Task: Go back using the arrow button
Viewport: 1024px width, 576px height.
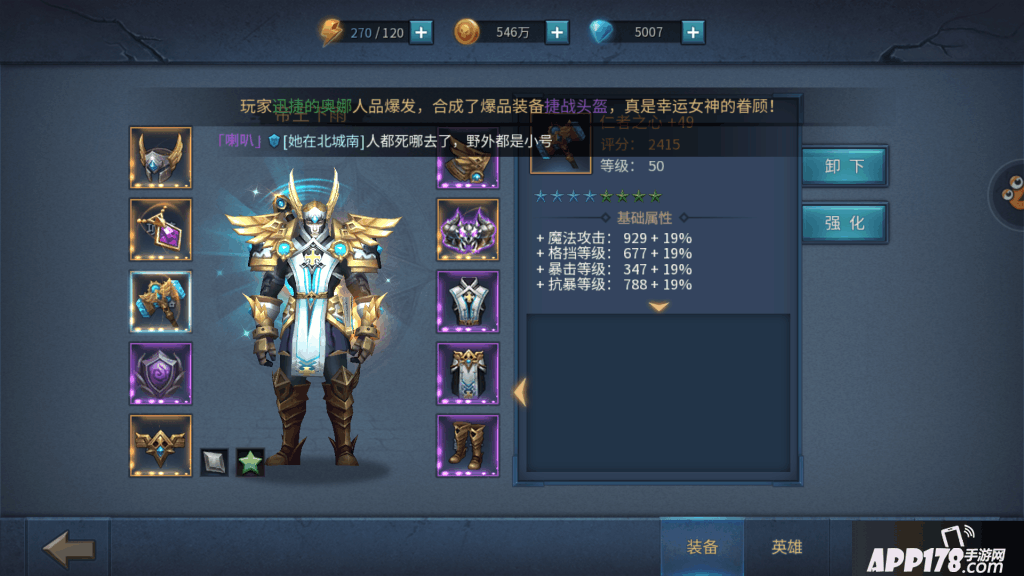Action: [69, 548]
